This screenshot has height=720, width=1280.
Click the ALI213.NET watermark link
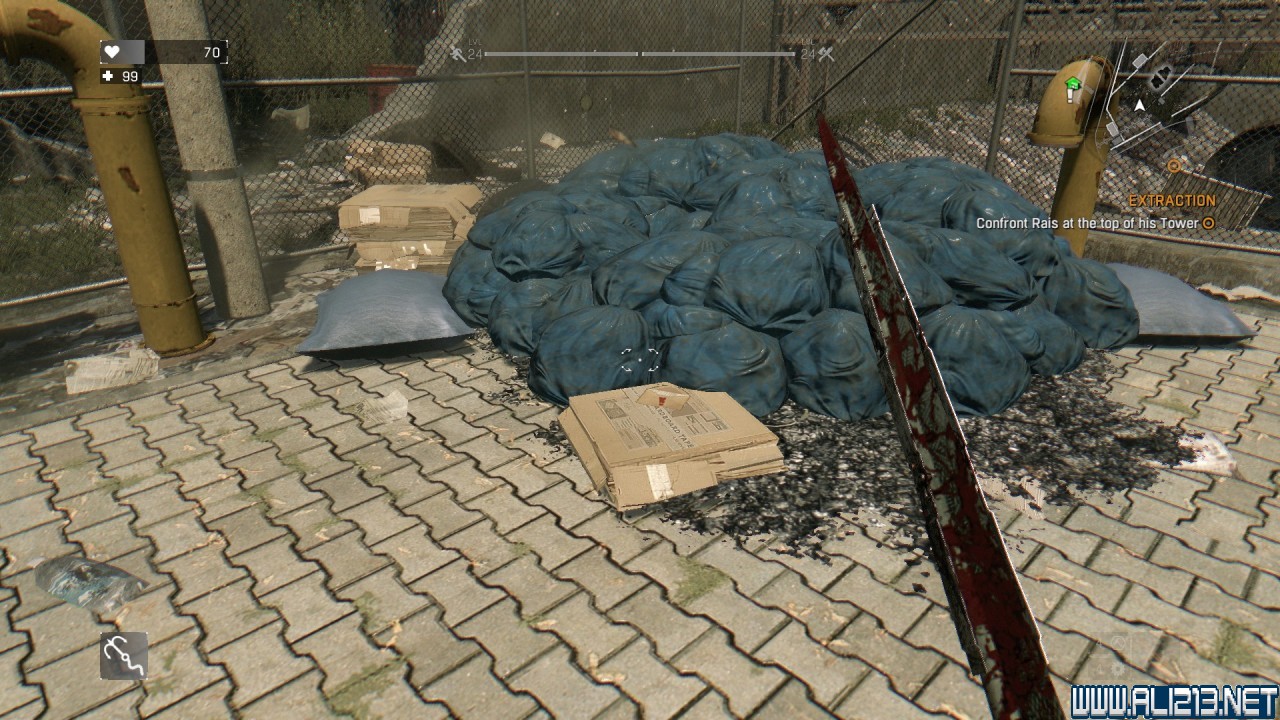coord(1174,701)
